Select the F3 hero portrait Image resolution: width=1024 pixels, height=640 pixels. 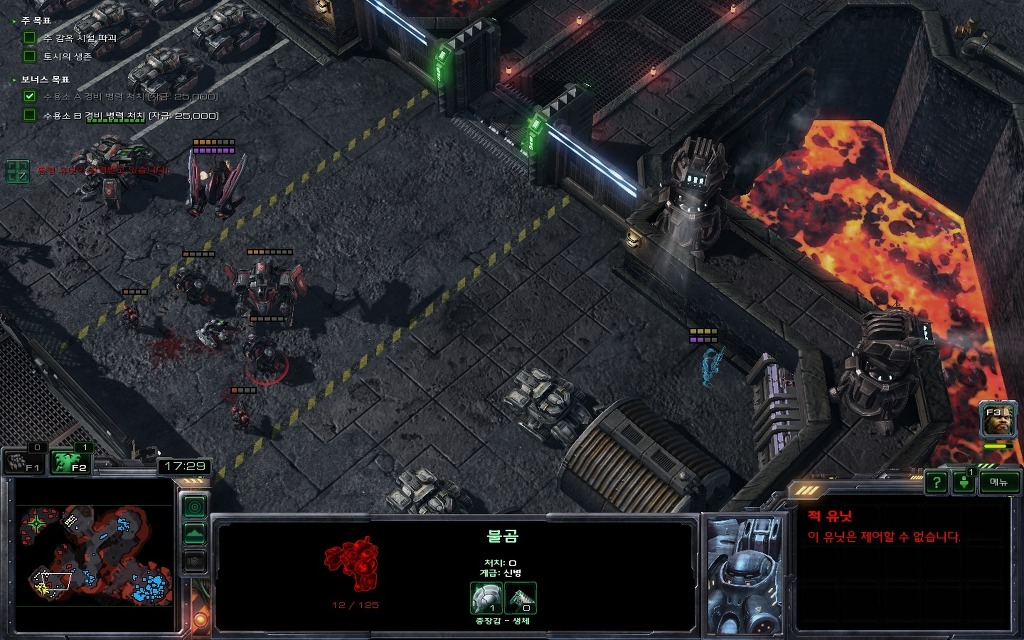(997, 419)
